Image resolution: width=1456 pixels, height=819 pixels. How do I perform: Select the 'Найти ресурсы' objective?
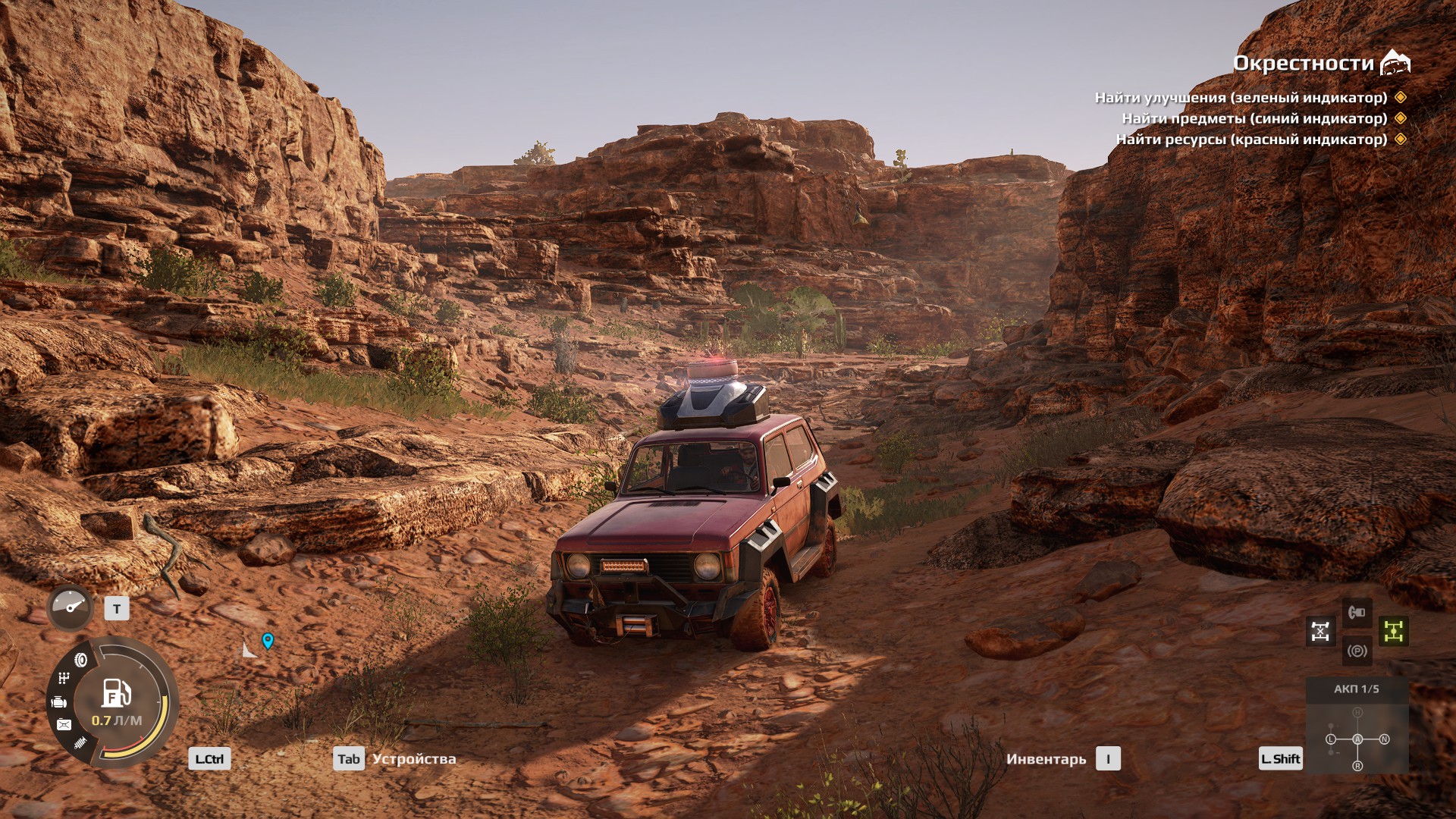1251,140
